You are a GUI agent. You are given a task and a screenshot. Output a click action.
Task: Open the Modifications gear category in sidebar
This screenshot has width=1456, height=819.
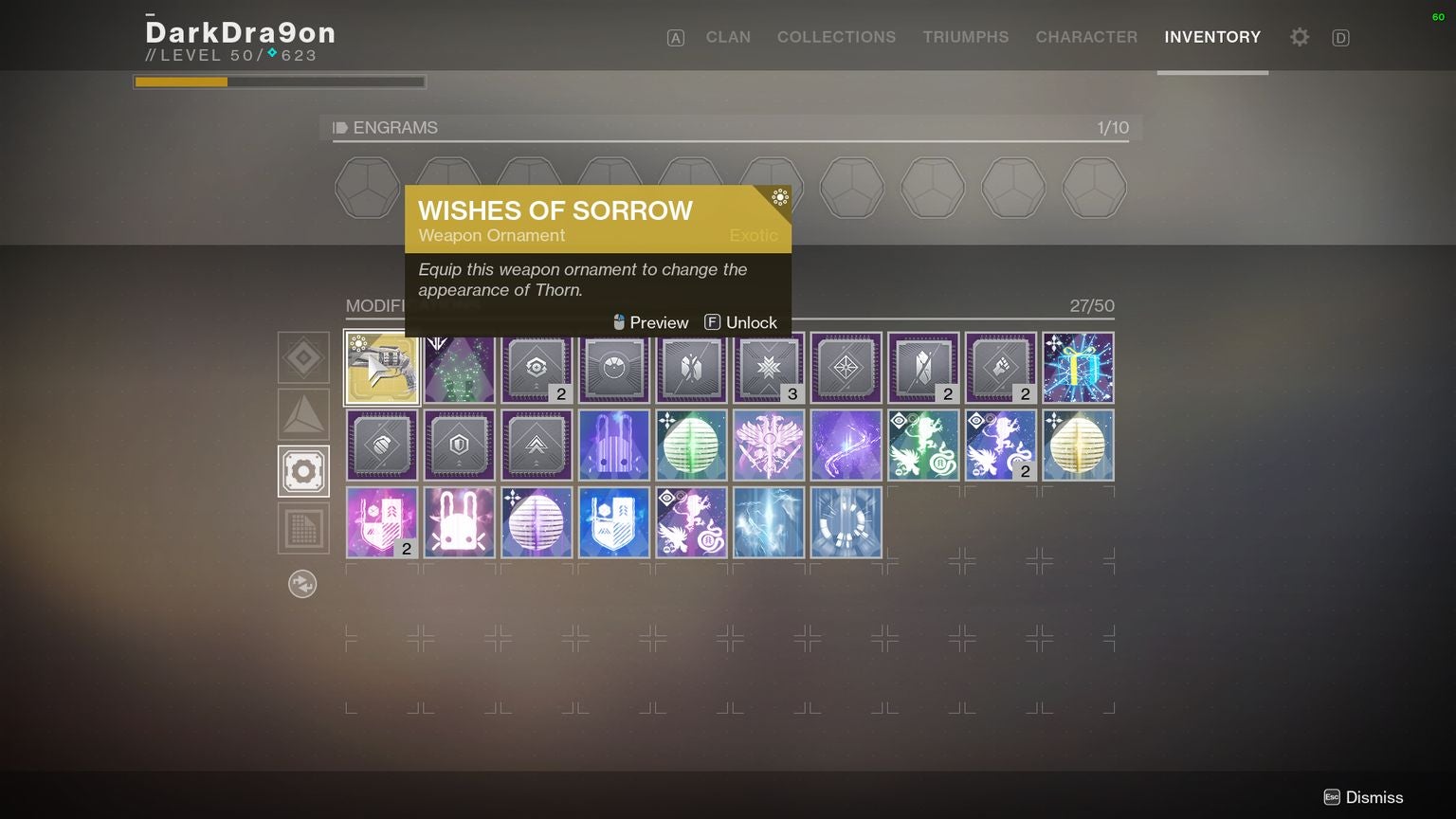click(302, 471)
